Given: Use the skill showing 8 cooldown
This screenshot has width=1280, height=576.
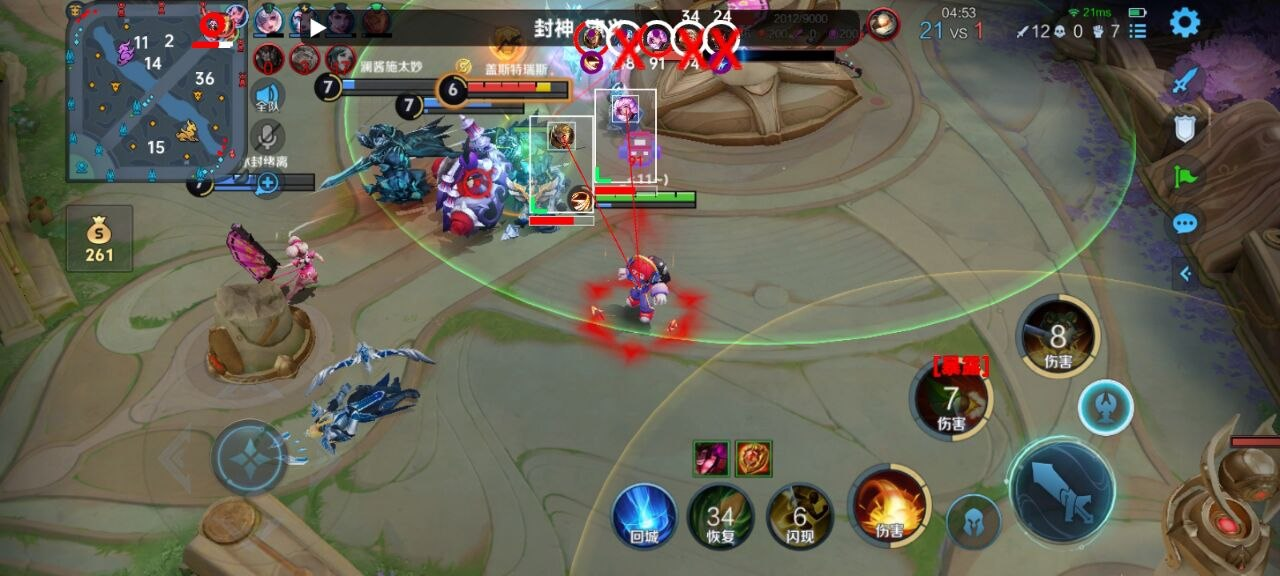Looking at the screenshot, I should 1058,338.
